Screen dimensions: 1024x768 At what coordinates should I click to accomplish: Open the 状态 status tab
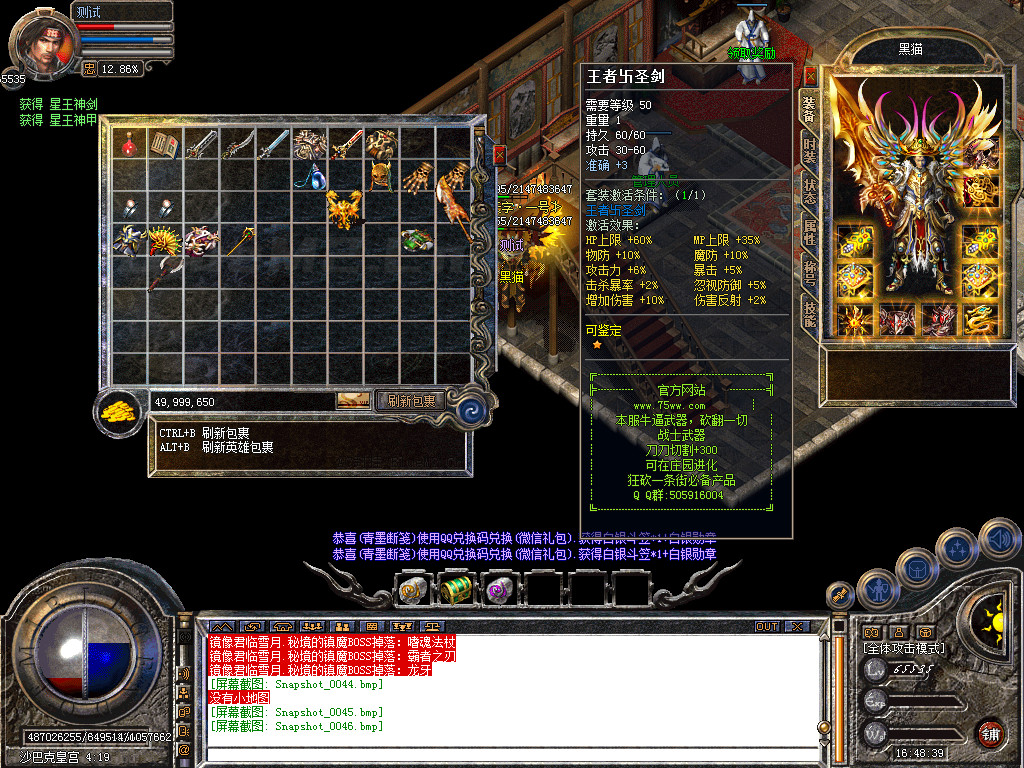tap(809, 189)
